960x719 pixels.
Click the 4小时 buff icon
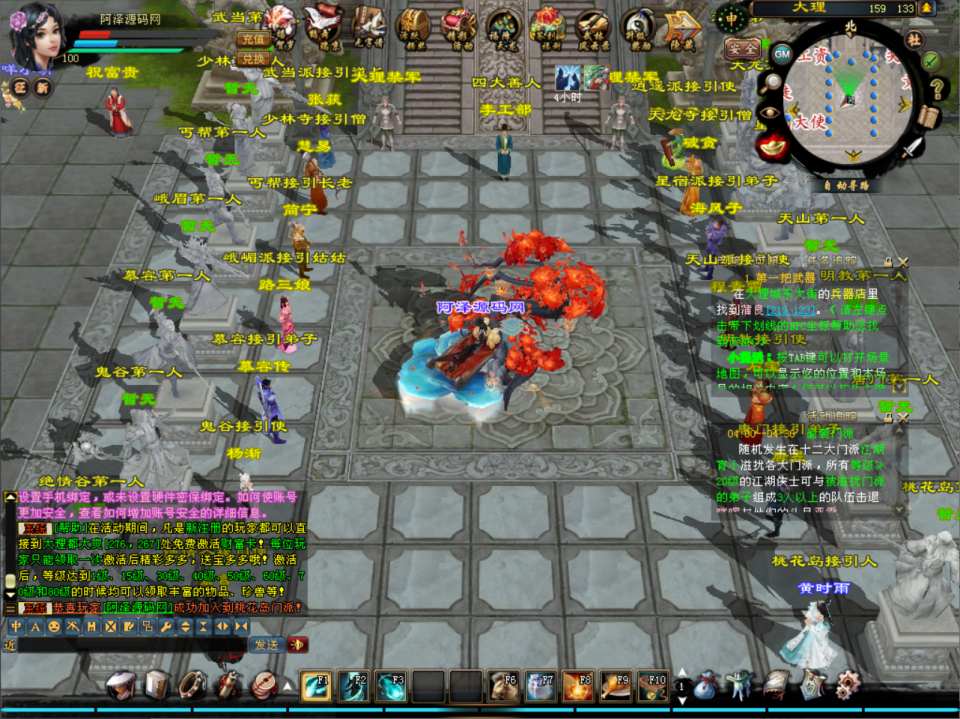[569, 77]
